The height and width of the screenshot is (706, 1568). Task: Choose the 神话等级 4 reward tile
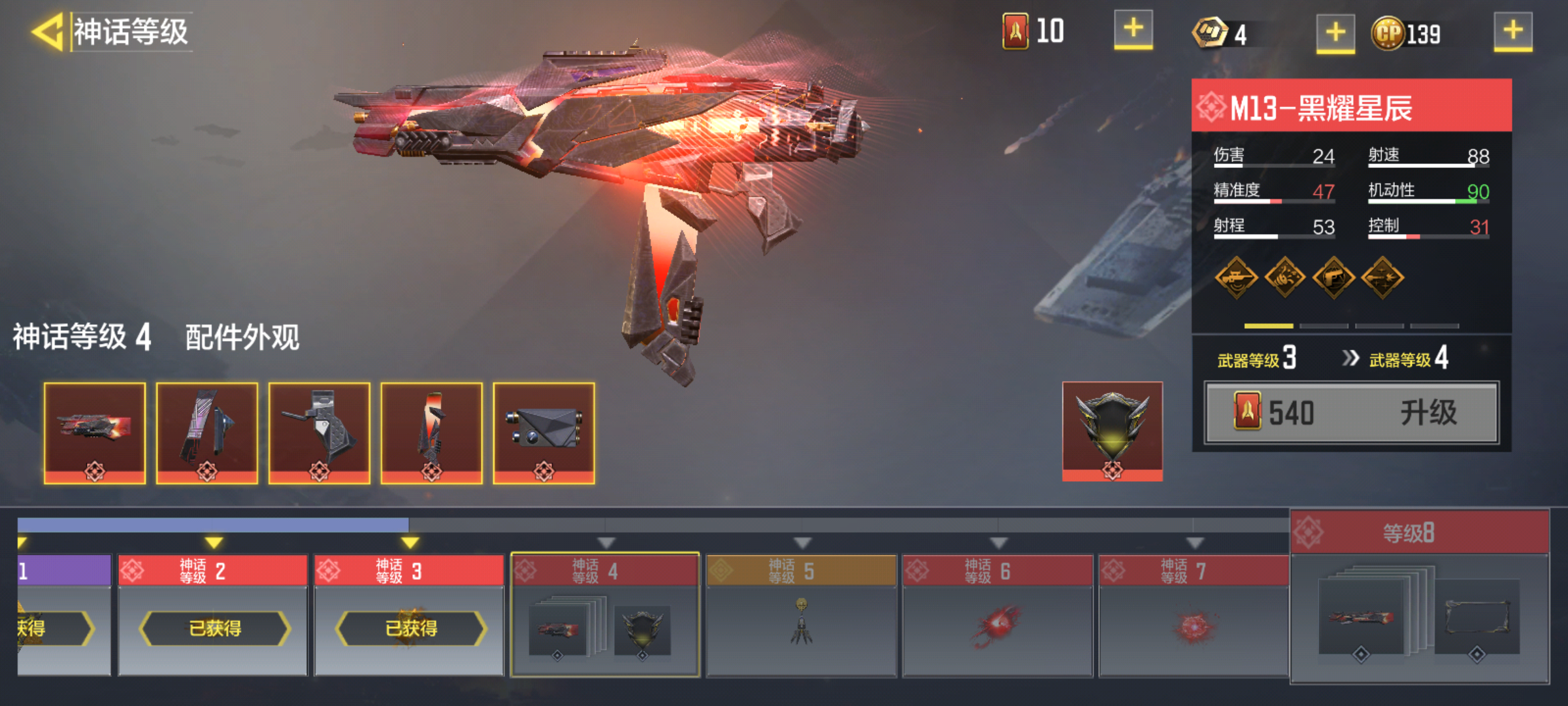(x=605, y=614)
